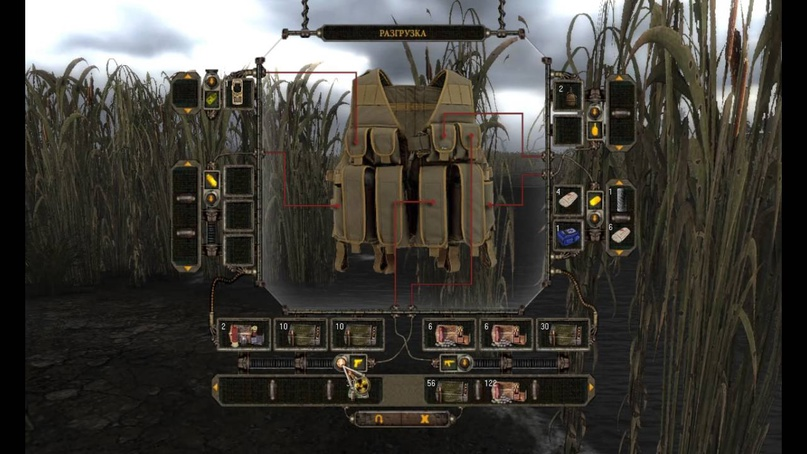Select the handheld device slot on the left
Image resolution: width=807 pixels, height=454 pixels.
pyautogui.click(x=237, y=92)
